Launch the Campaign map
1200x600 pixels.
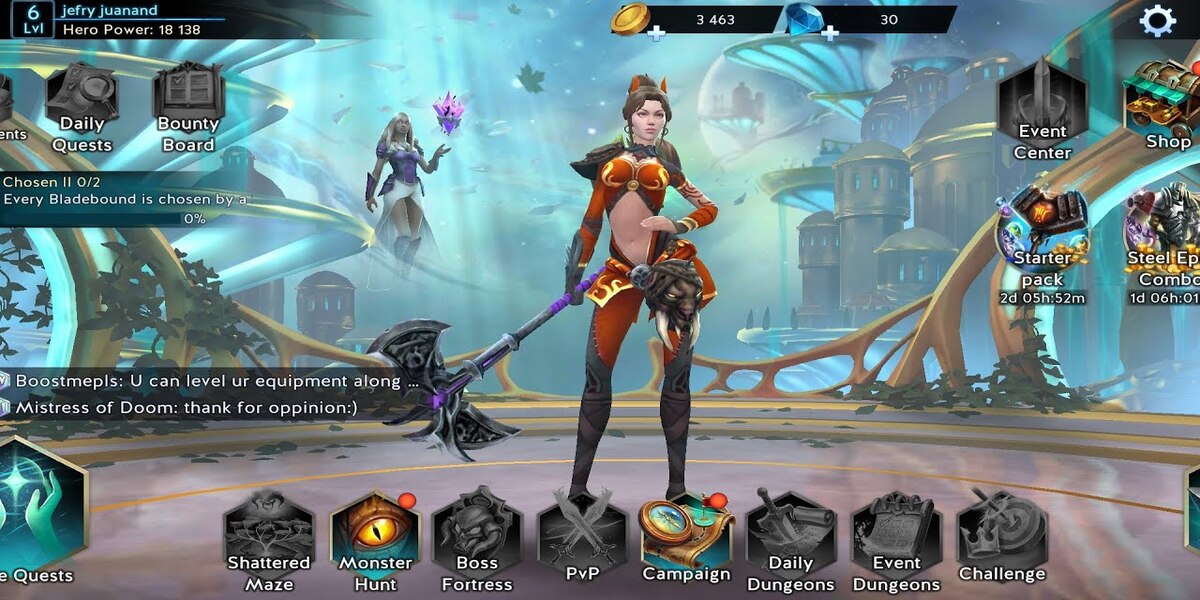(686, 538)
